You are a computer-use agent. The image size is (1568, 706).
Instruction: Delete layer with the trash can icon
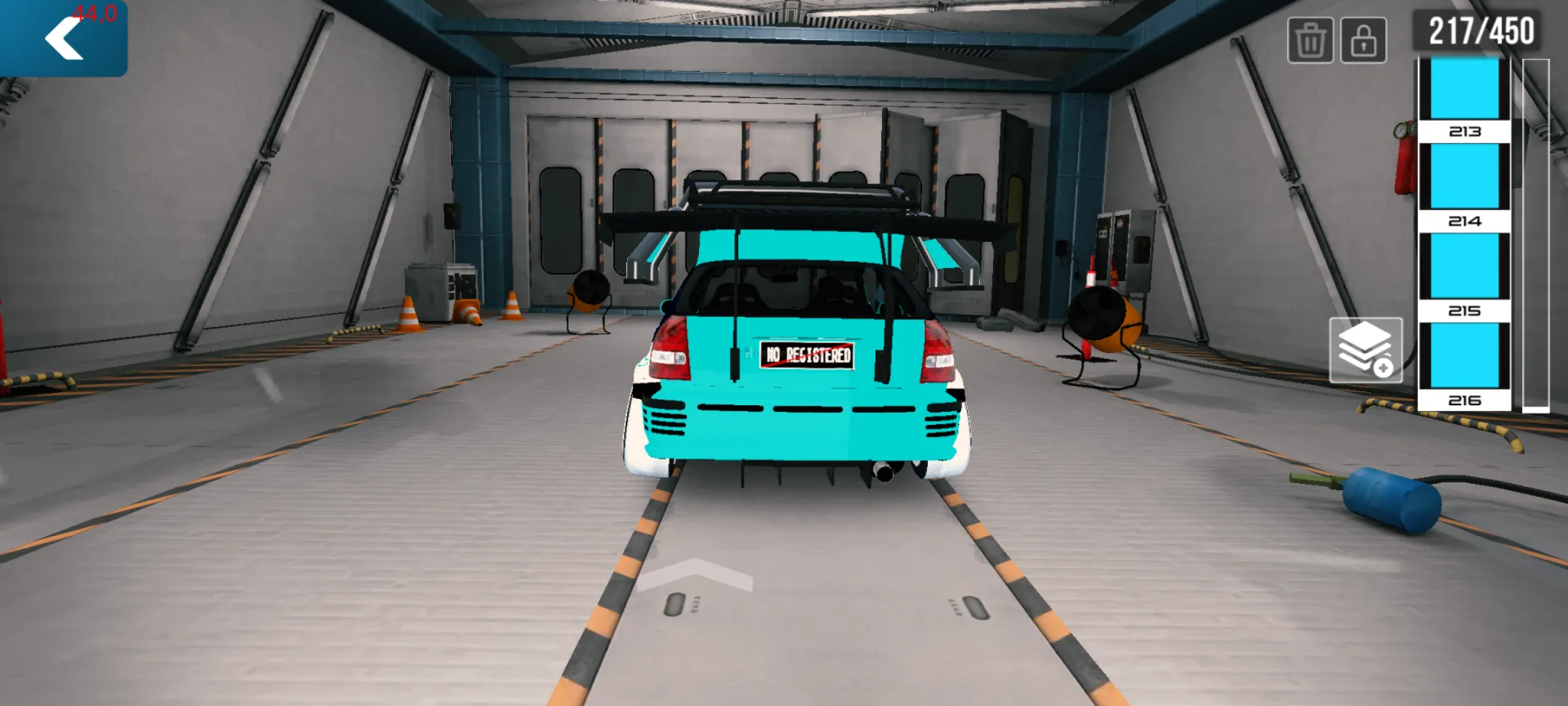[1310, 40]
